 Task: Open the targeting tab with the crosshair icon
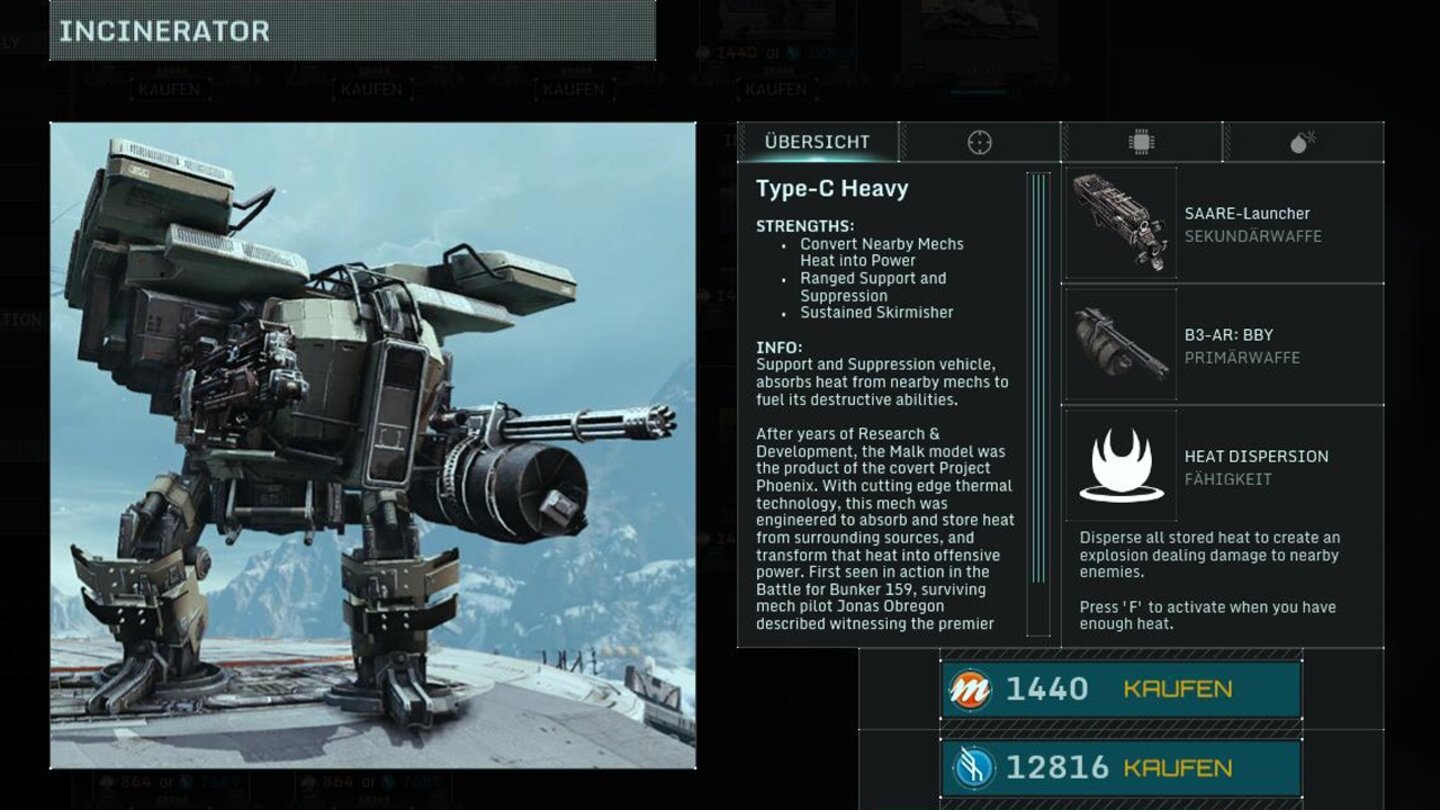(980, 142)
